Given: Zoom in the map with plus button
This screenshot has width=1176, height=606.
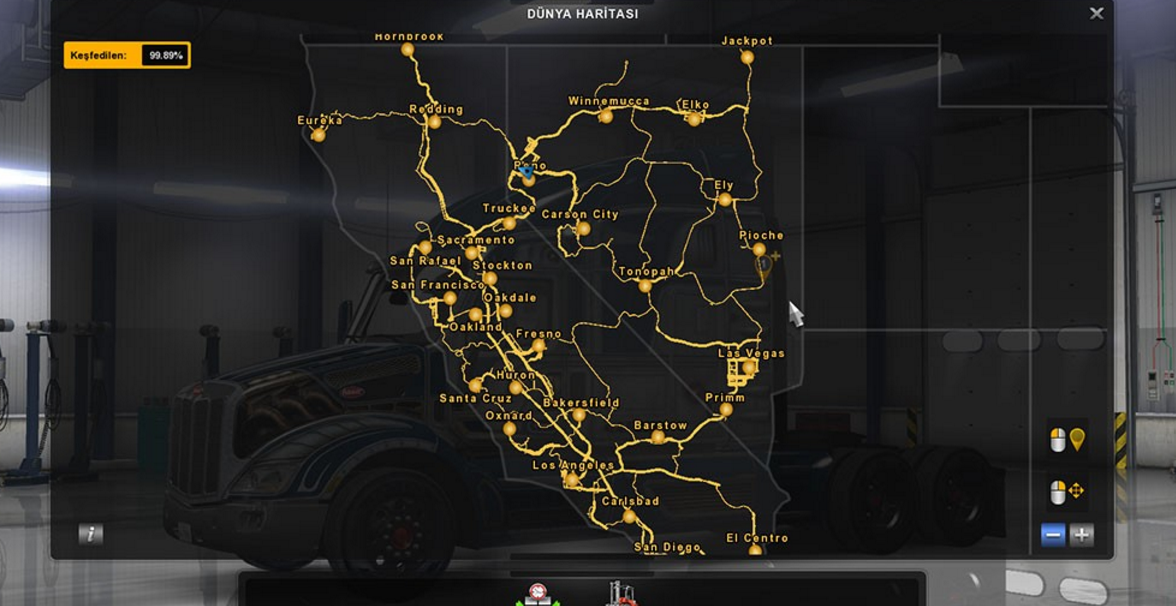Looking at the screenshot, I should (x=1081, y=535).
